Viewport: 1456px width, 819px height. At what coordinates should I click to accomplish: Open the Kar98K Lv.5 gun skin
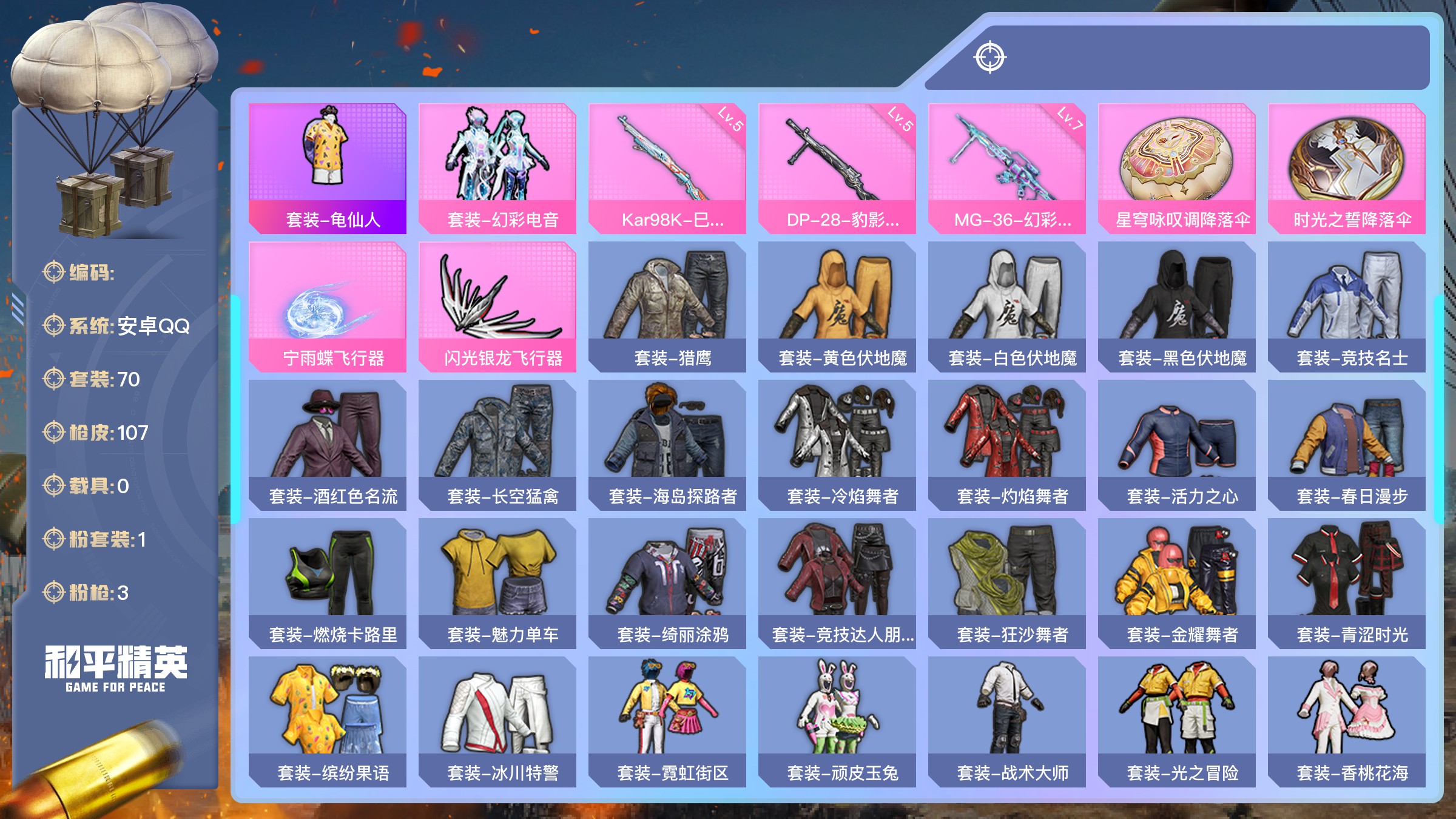click(x=667, y=168)
